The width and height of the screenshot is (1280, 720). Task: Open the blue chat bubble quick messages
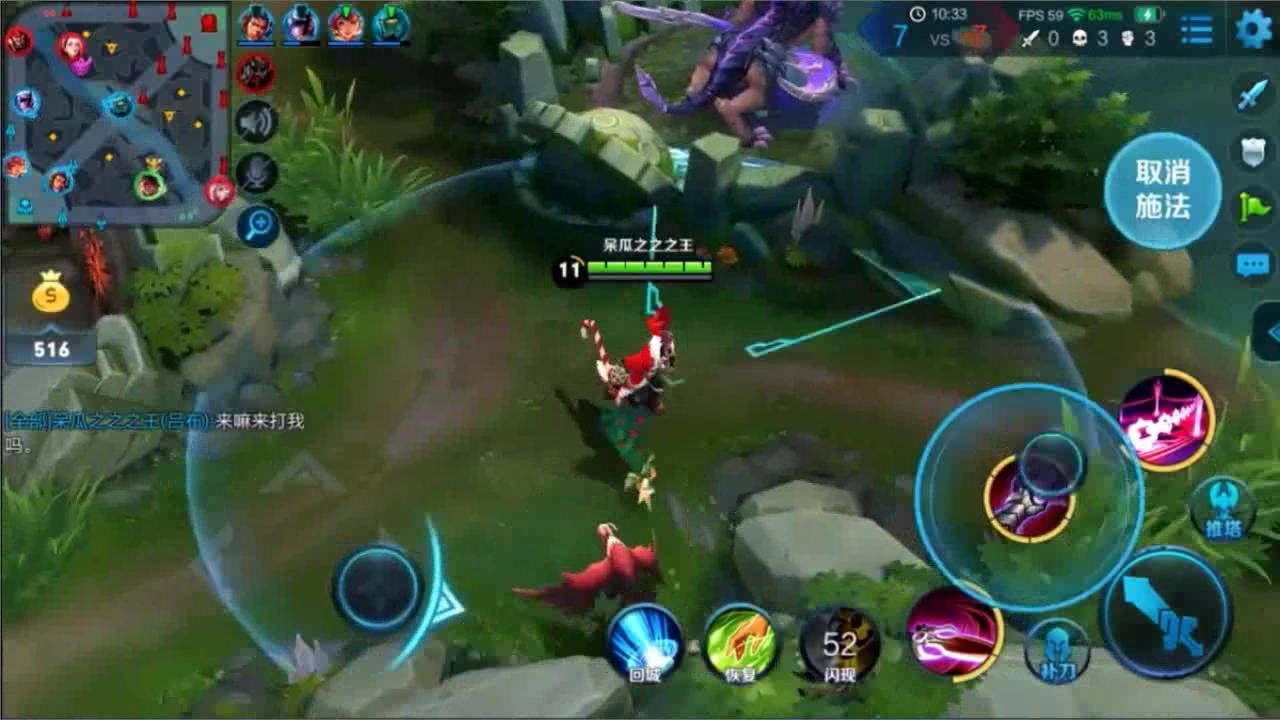click(1253, 264)
